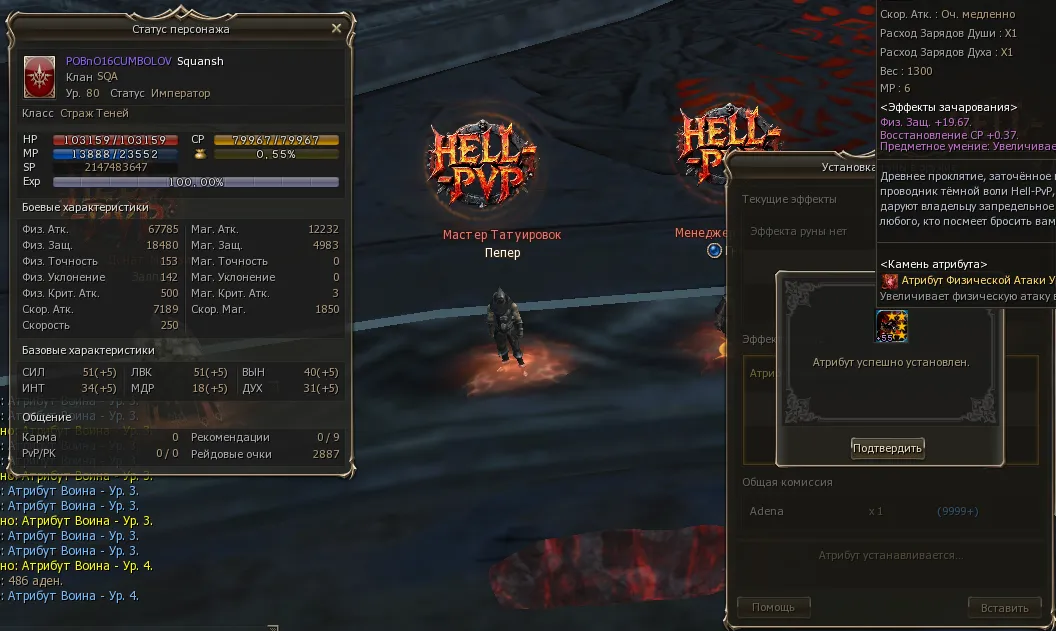Click the red clan crest icon
Viewport: 1056px width, 631px height.
pos(40,75)
